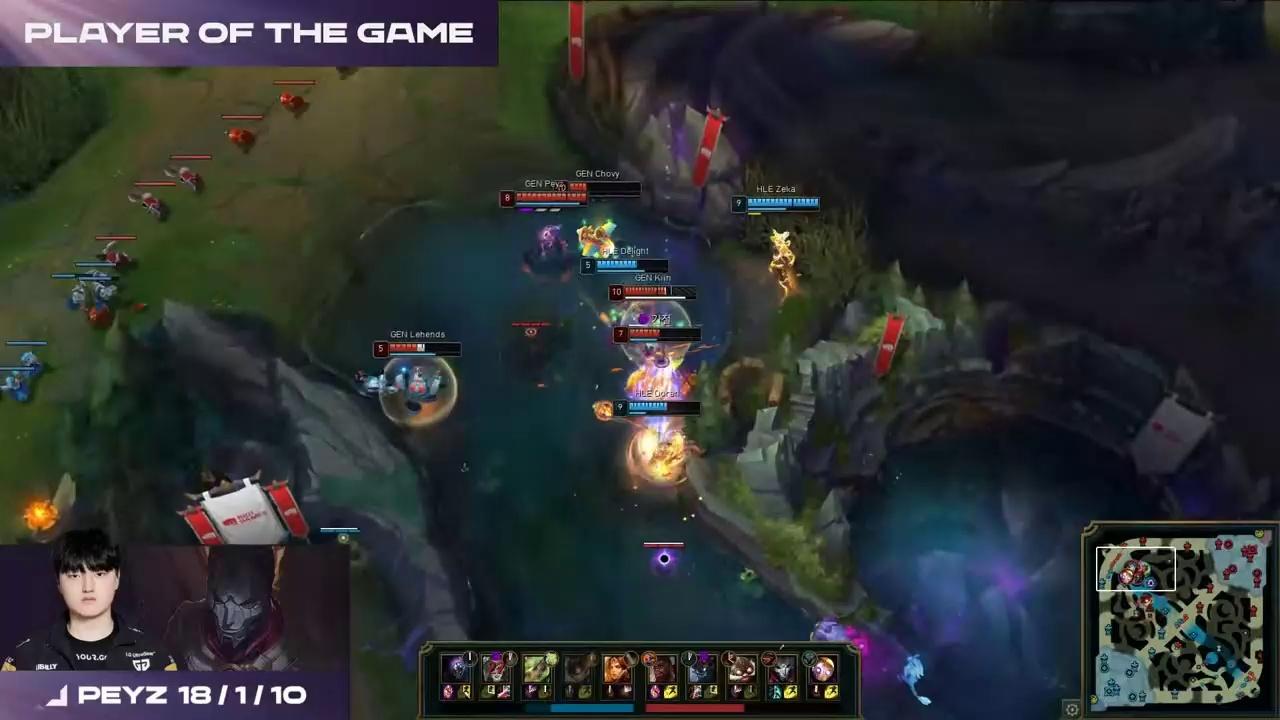Select the greyed-out dead champion portrait
The image size is (1280, 720).
[578, 668]
